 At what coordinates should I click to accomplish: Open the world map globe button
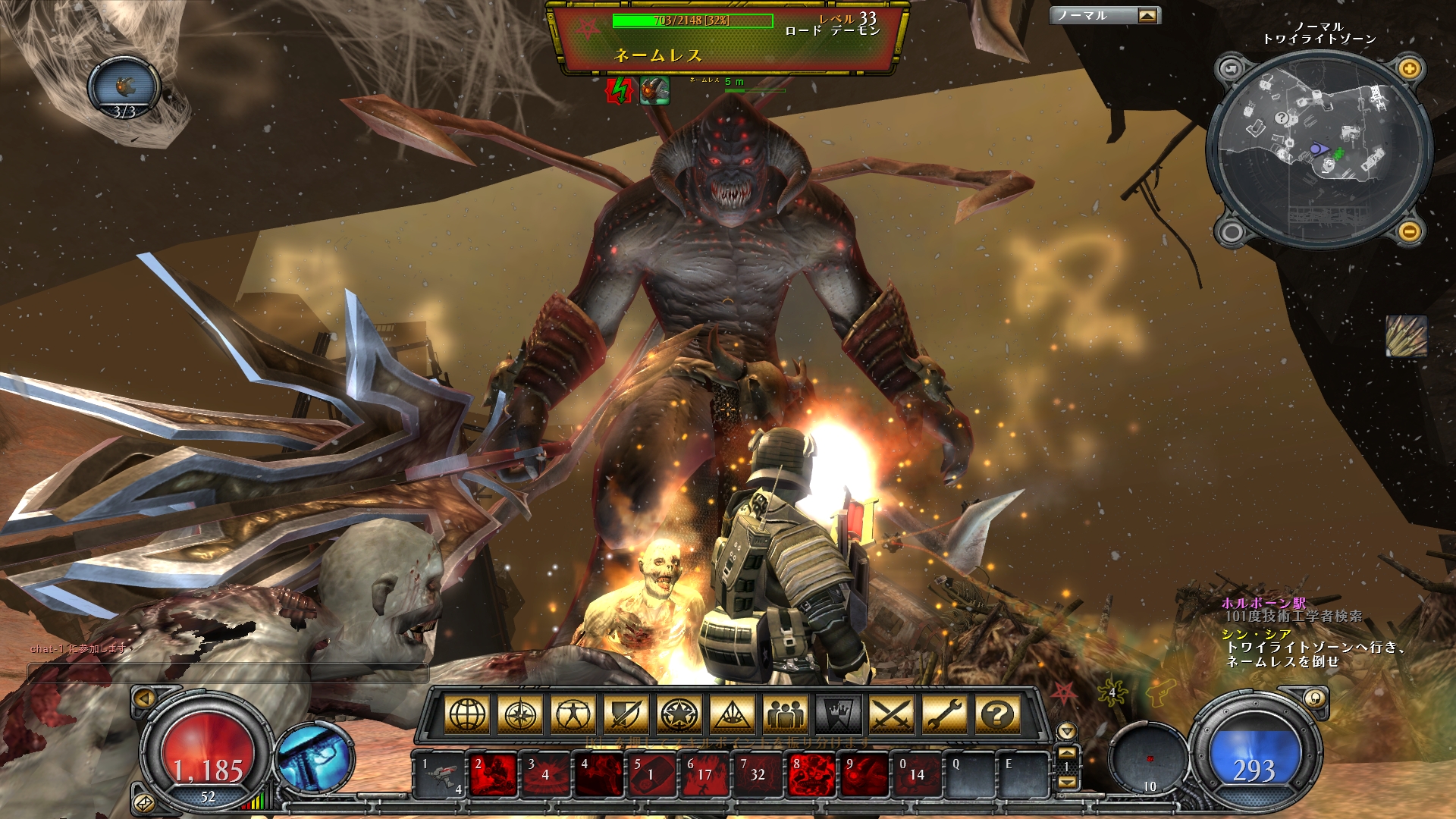point(467,714)
